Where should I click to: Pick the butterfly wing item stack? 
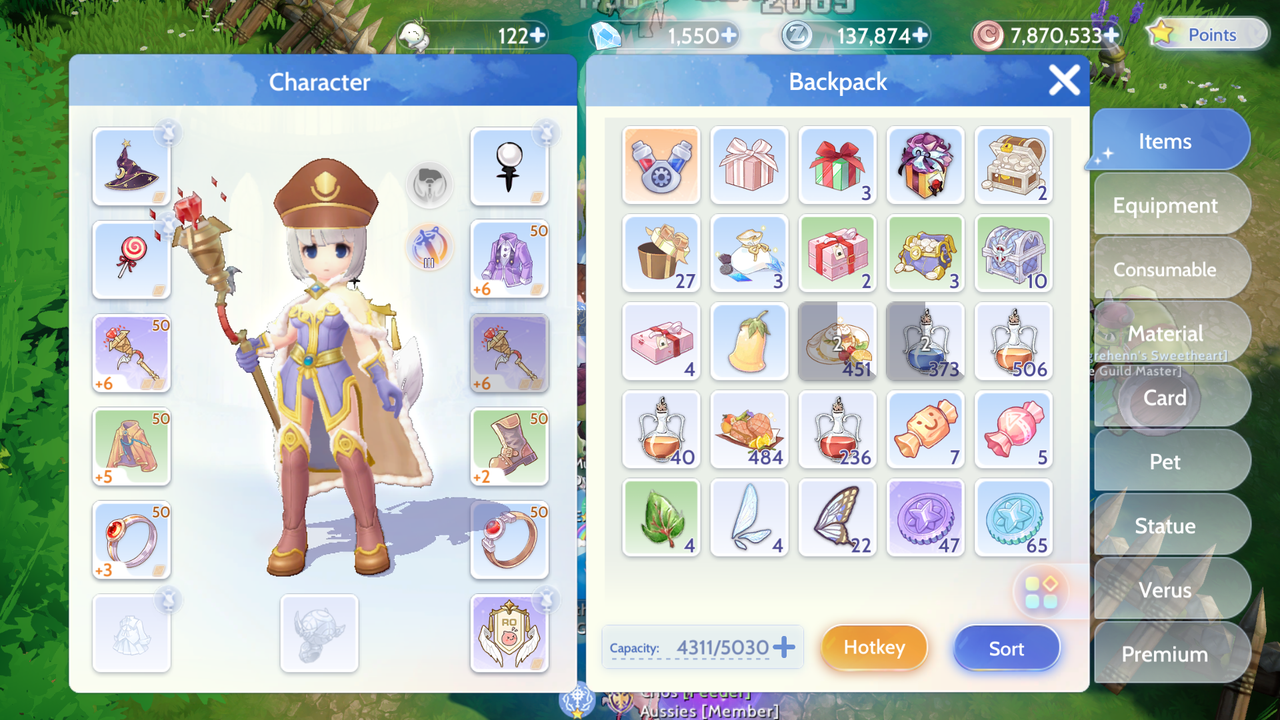837,517
